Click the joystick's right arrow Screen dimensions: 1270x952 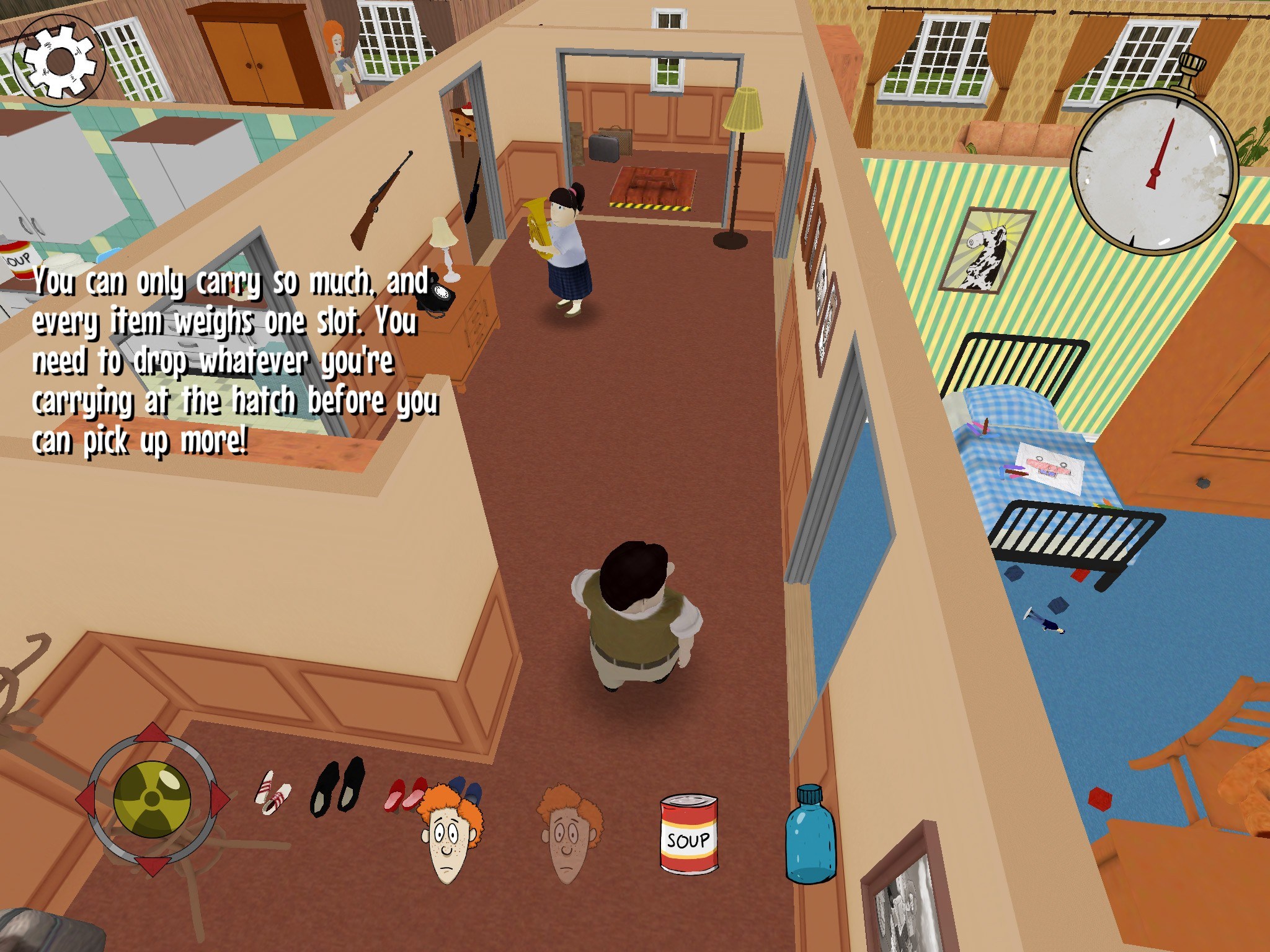[x=218, y=799]
